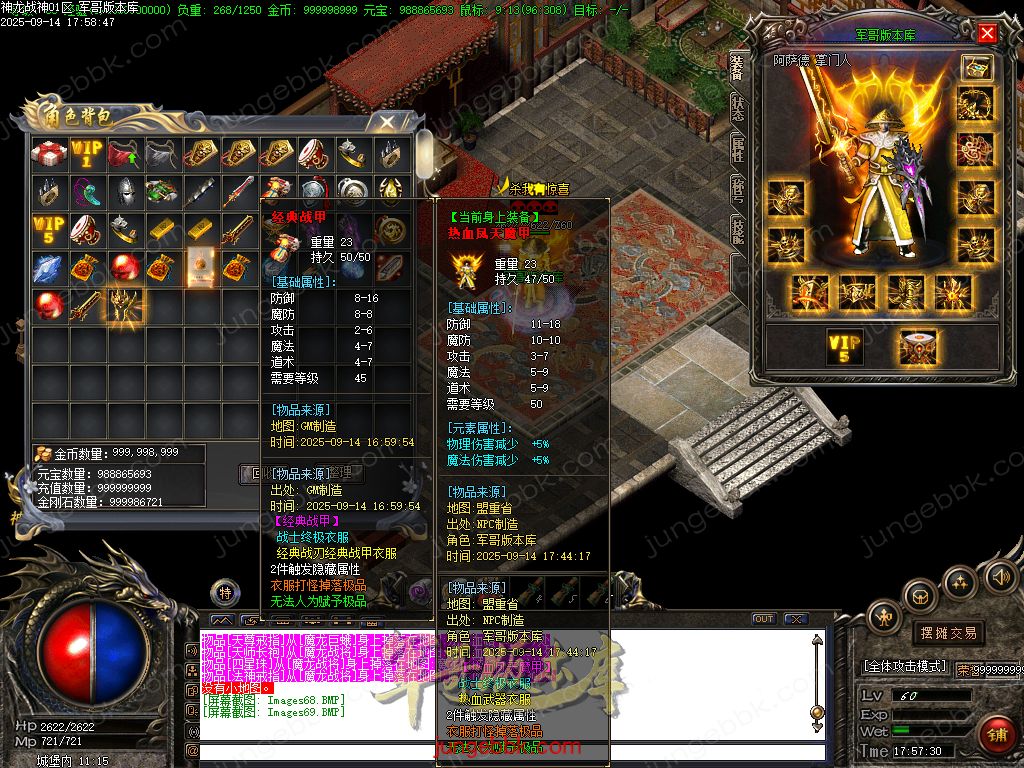Click the sound speaker icon

pyautogui.click(x=1000, y=576)
